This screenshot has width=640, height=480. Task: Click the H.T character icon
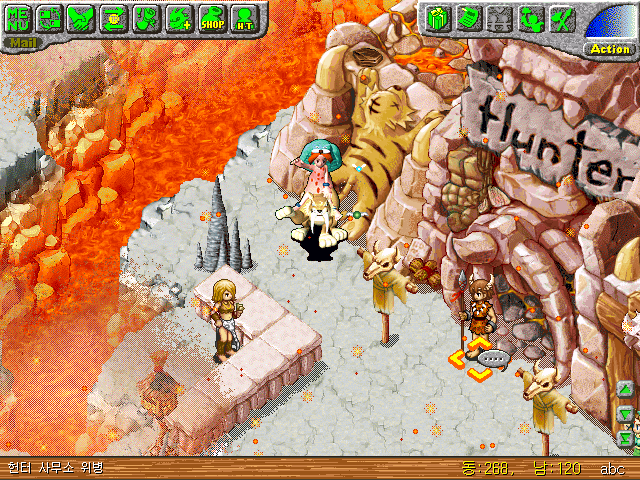point(243,18)
